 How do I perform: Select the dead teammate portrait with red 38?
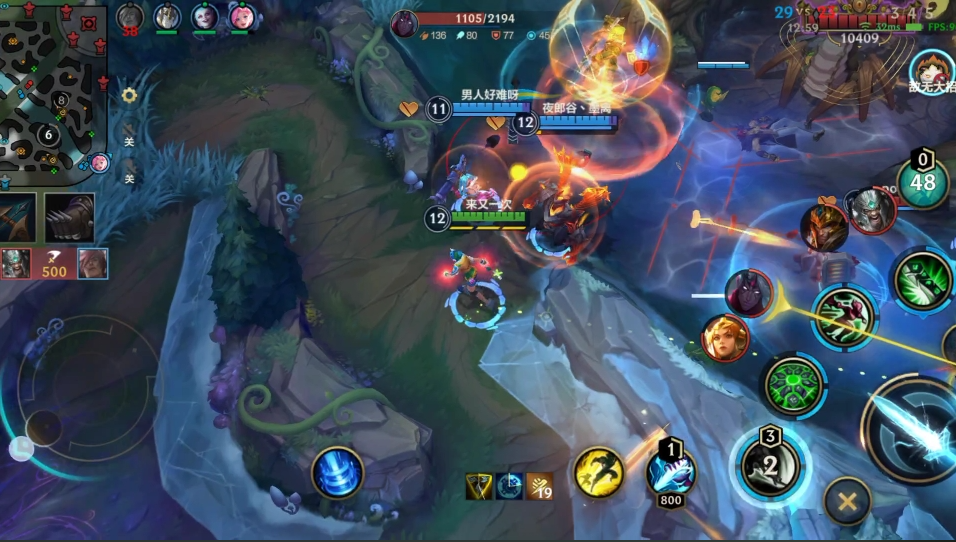[x=130, y=18]
